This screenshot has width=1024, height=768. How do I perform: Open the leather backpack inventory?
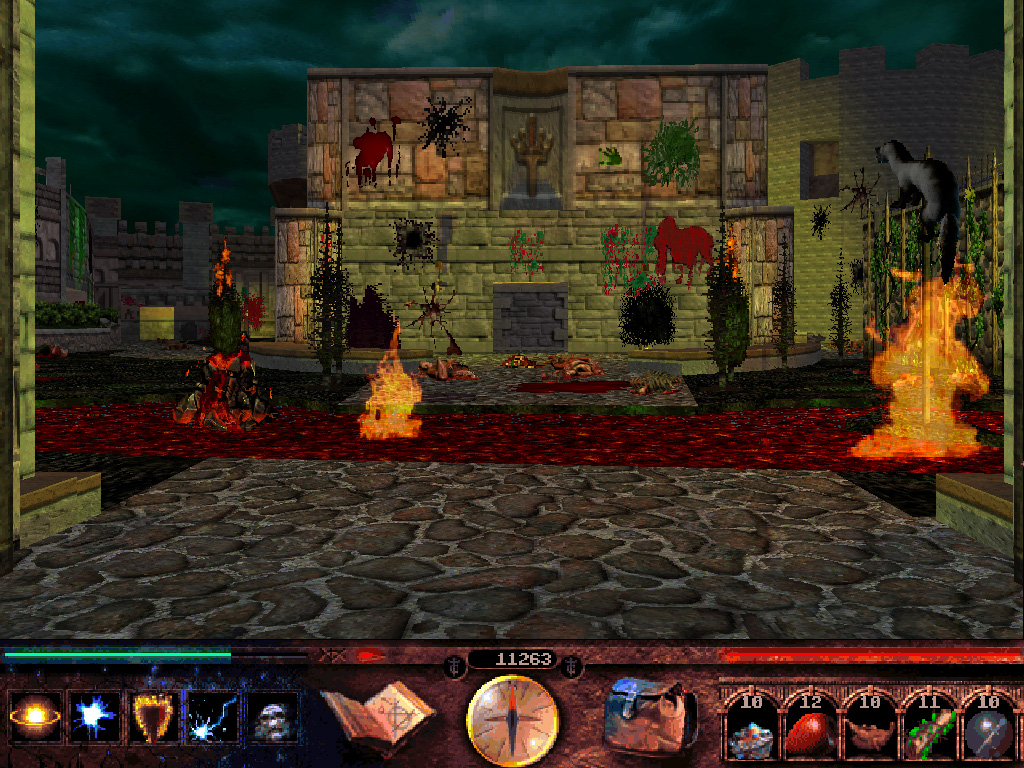coord(651,716)
